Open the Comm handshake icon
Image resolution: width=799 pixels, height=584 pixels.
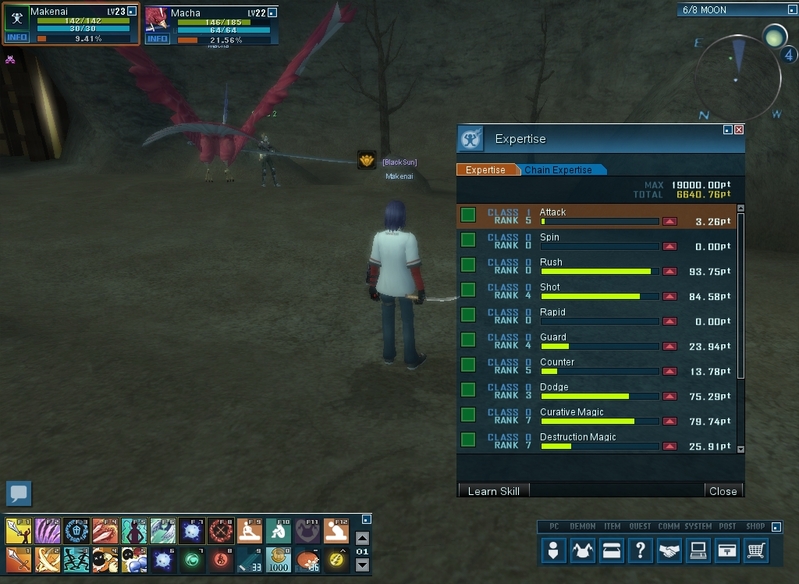[x=669, y=549]
